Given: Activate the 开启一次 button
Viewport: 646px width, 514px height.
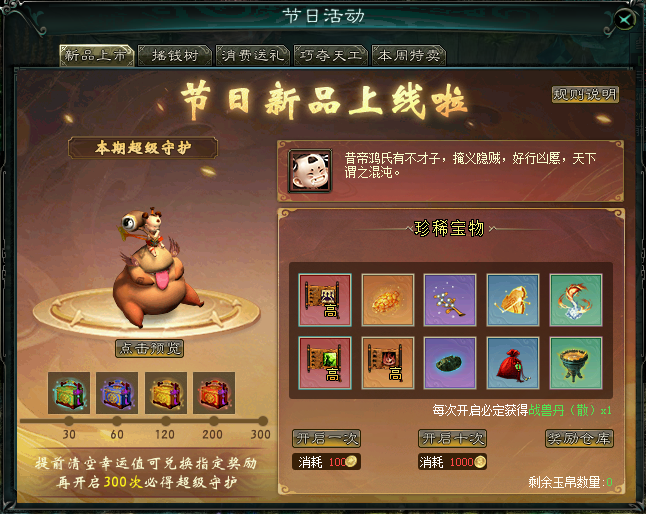Looking at the screenshot, I should pyautogui.click(x=326, y=438).
